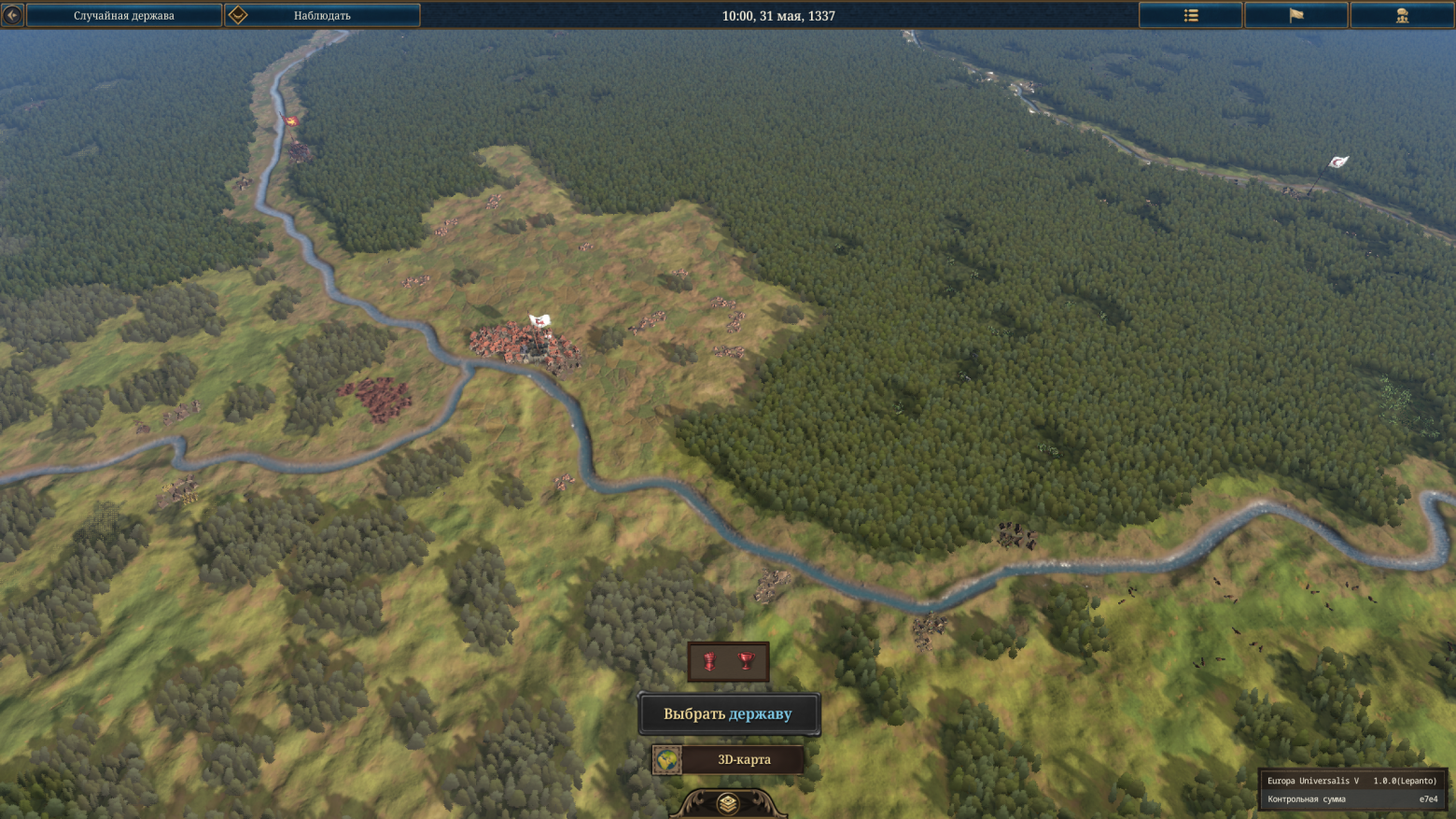Choose the Случайная держава button
This screenshot has width=1456, height=819.
124,16
